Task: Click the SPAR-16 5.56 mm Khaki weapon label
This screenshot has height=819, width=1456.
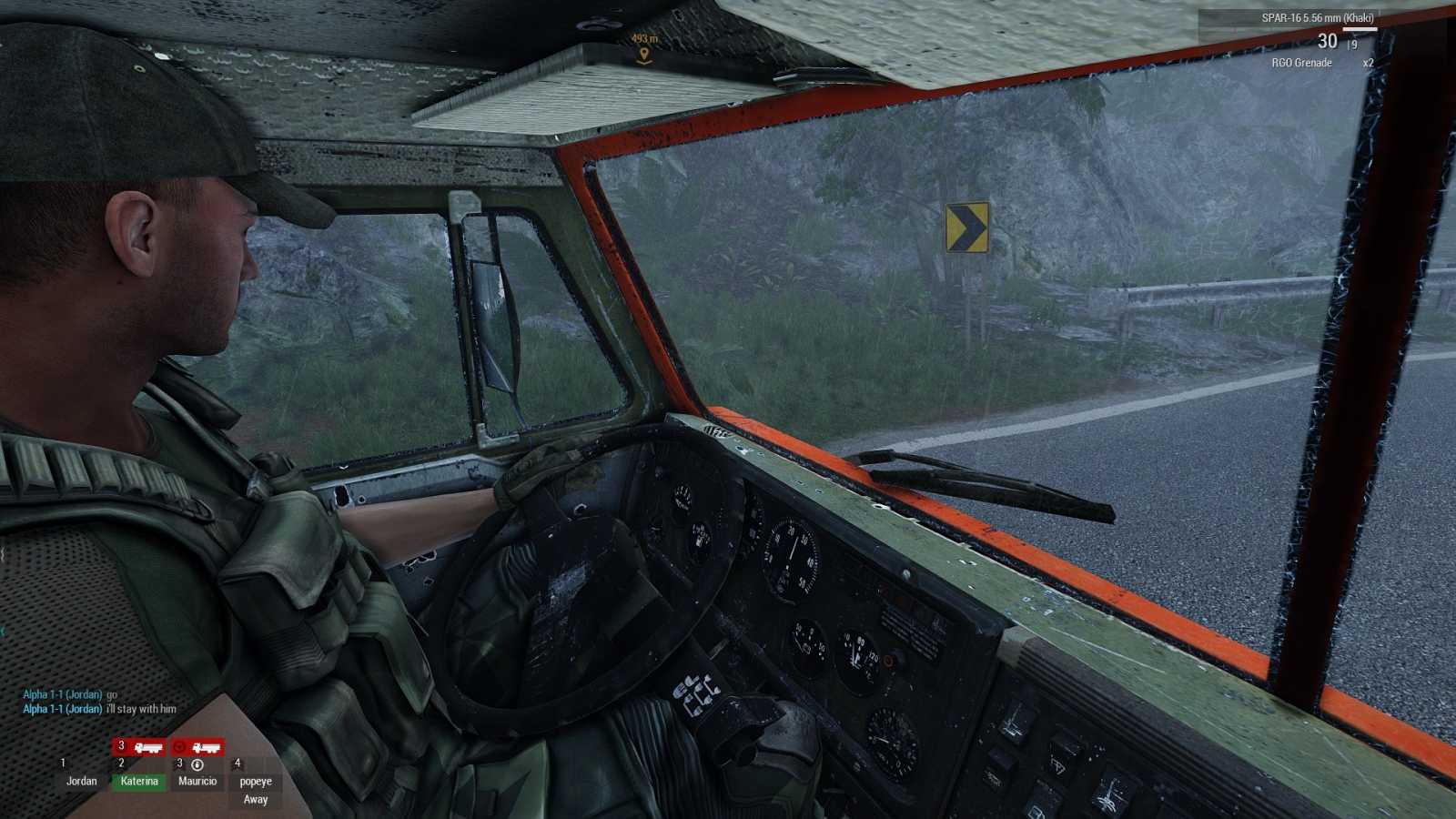Action: [1318, 17]
